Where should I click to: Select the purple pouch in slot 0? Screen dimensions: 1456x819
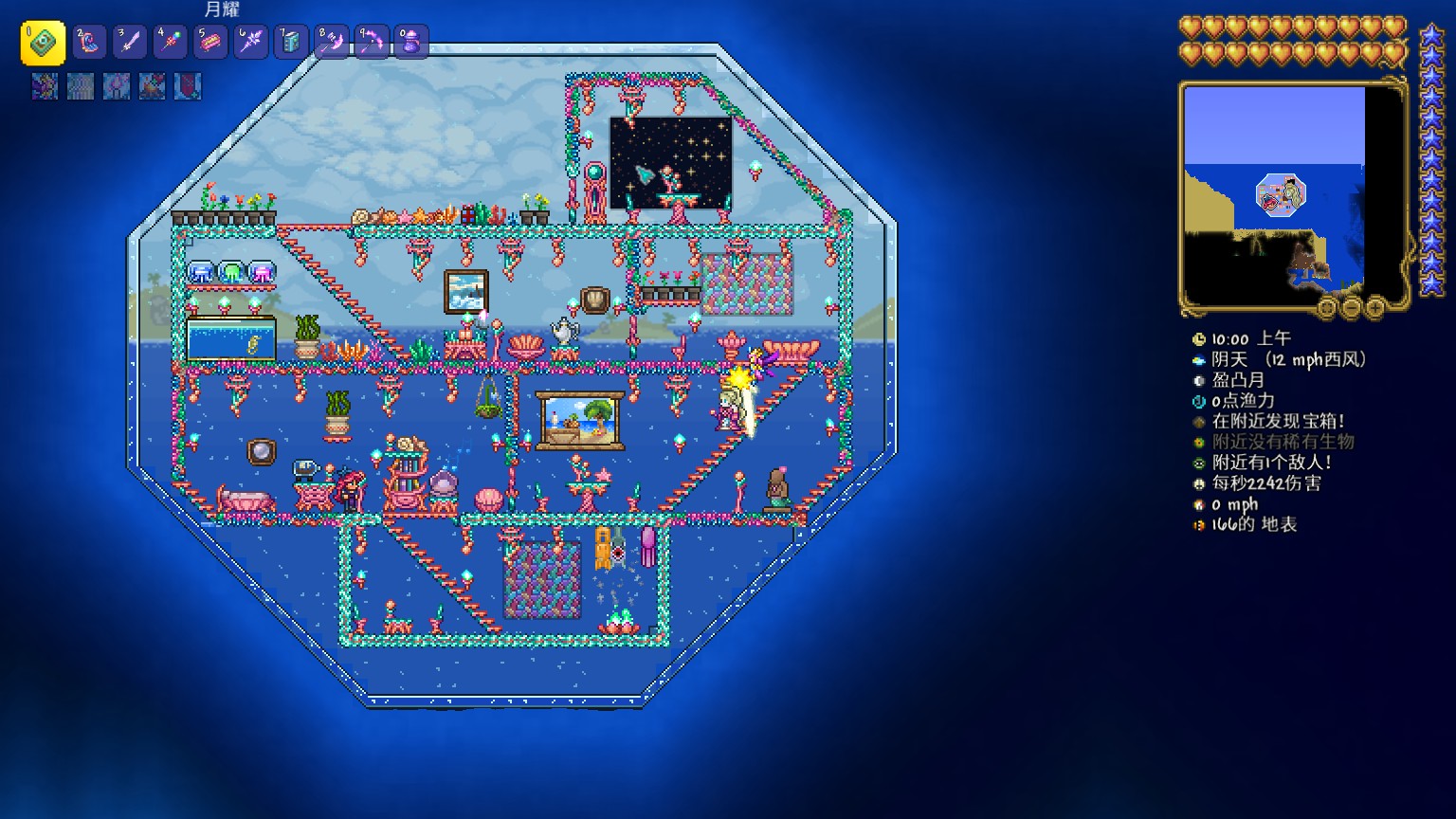point(411,42)
